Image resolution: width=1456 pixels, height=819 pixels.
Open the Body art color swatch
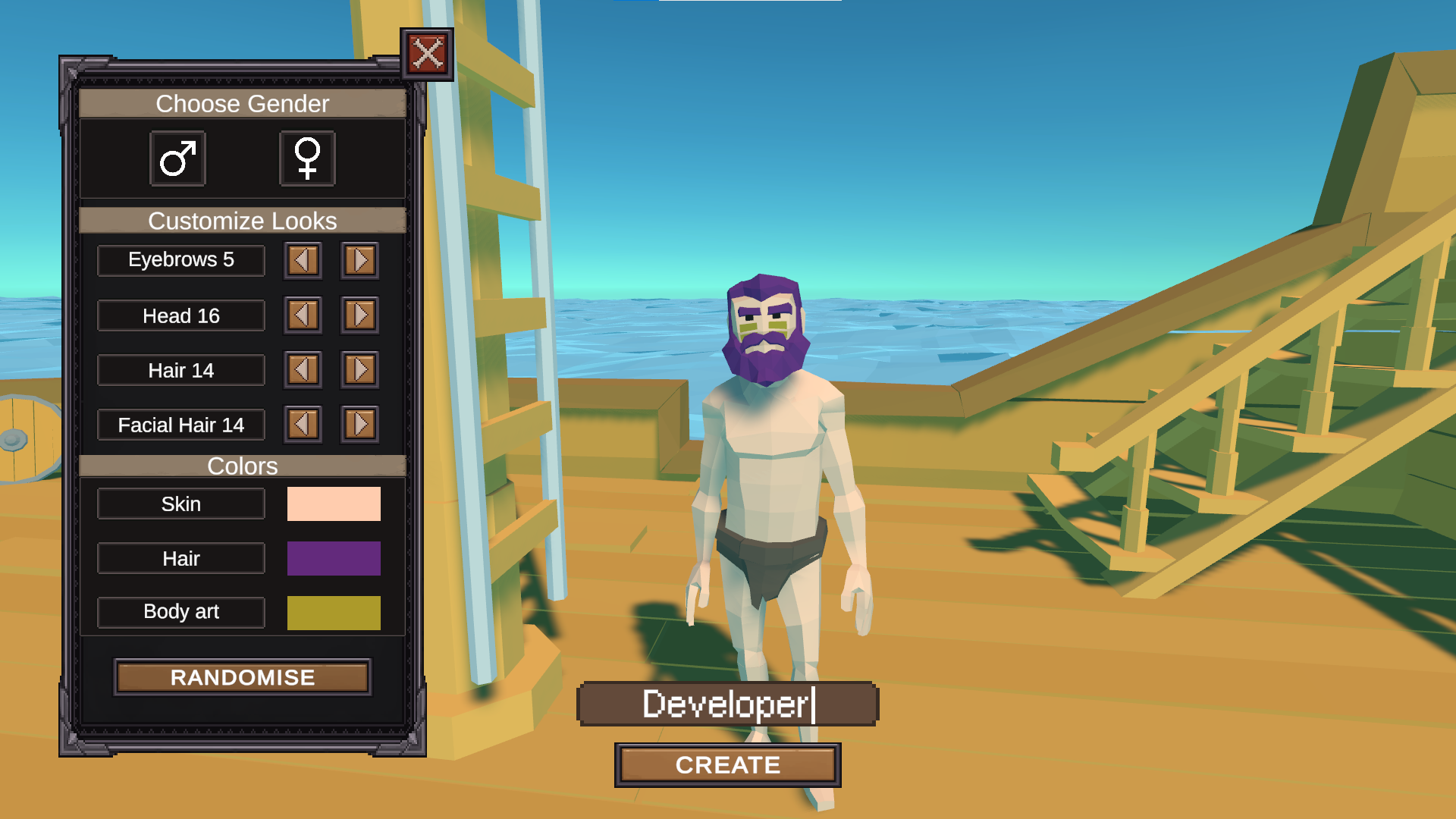(x=334, y=612)
